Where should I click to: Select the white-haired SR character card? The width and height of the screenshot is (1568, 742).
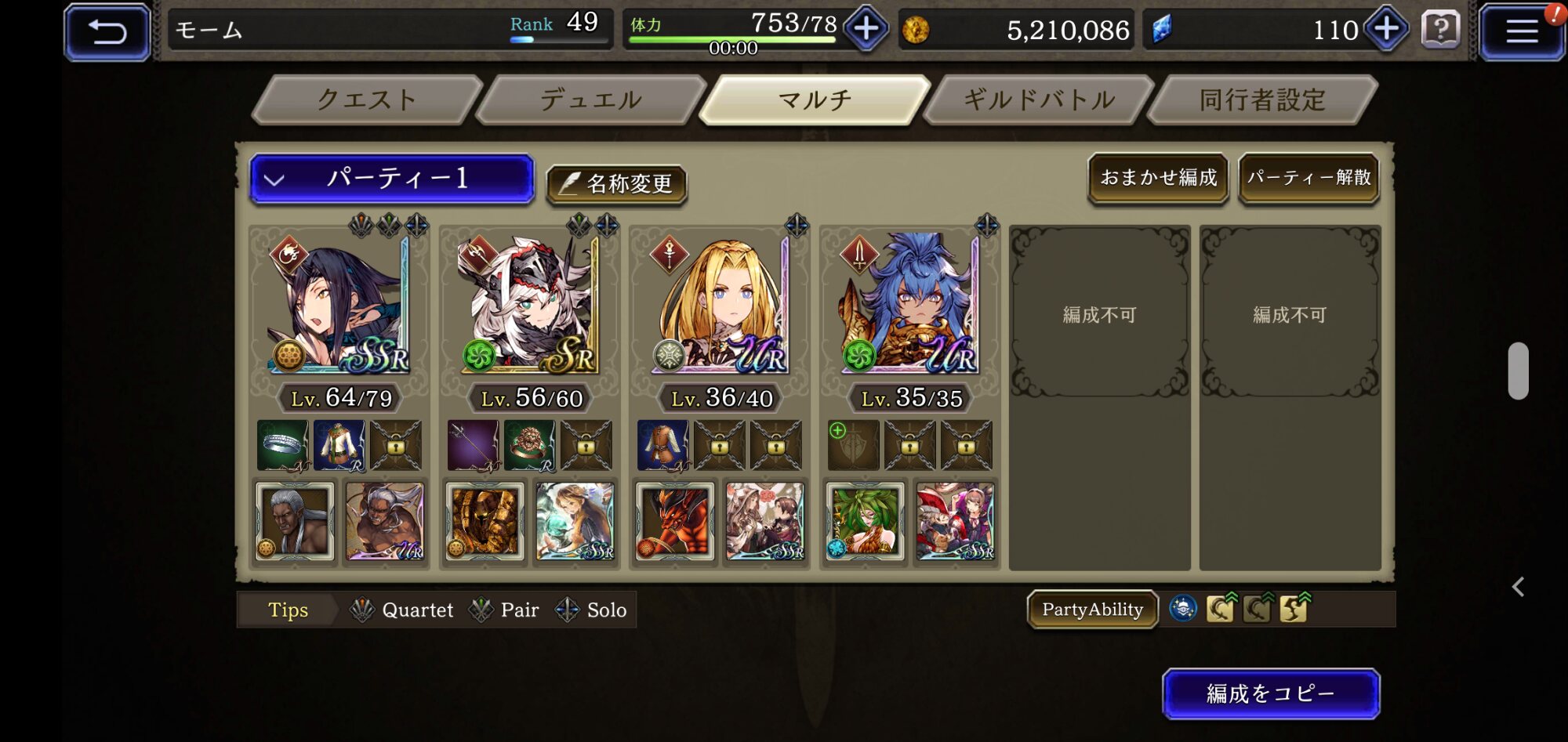point(531,304)
